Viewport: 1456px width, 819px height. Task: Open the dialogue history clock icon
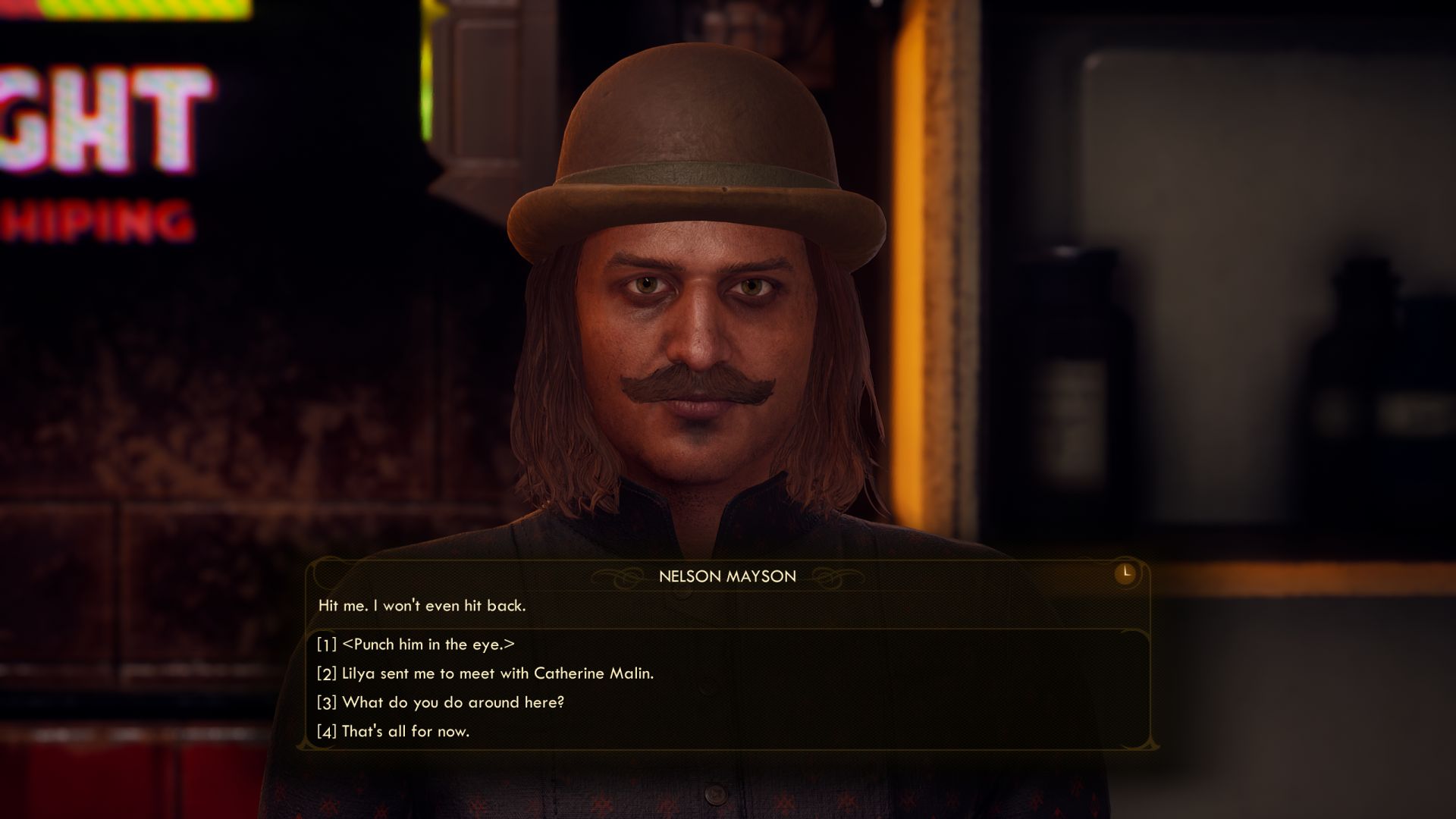pos(1125,573)
